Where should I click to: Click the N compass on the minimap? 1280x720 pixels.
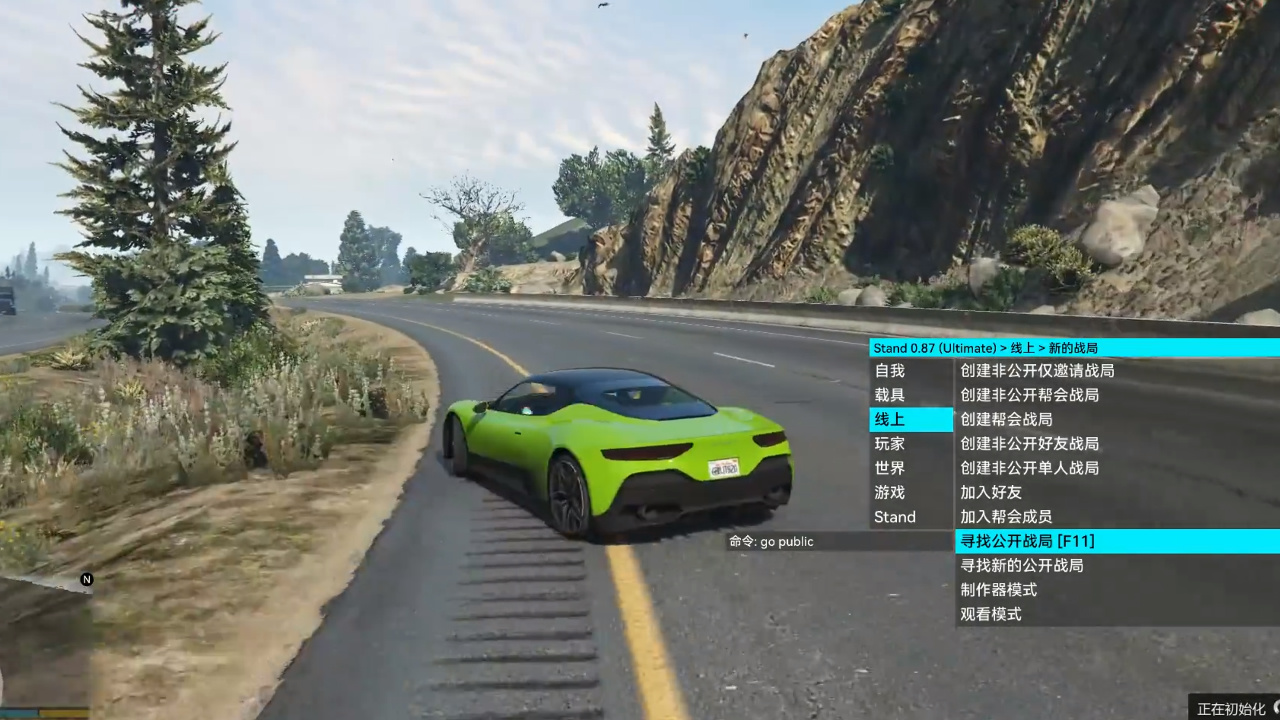point(86,578)
